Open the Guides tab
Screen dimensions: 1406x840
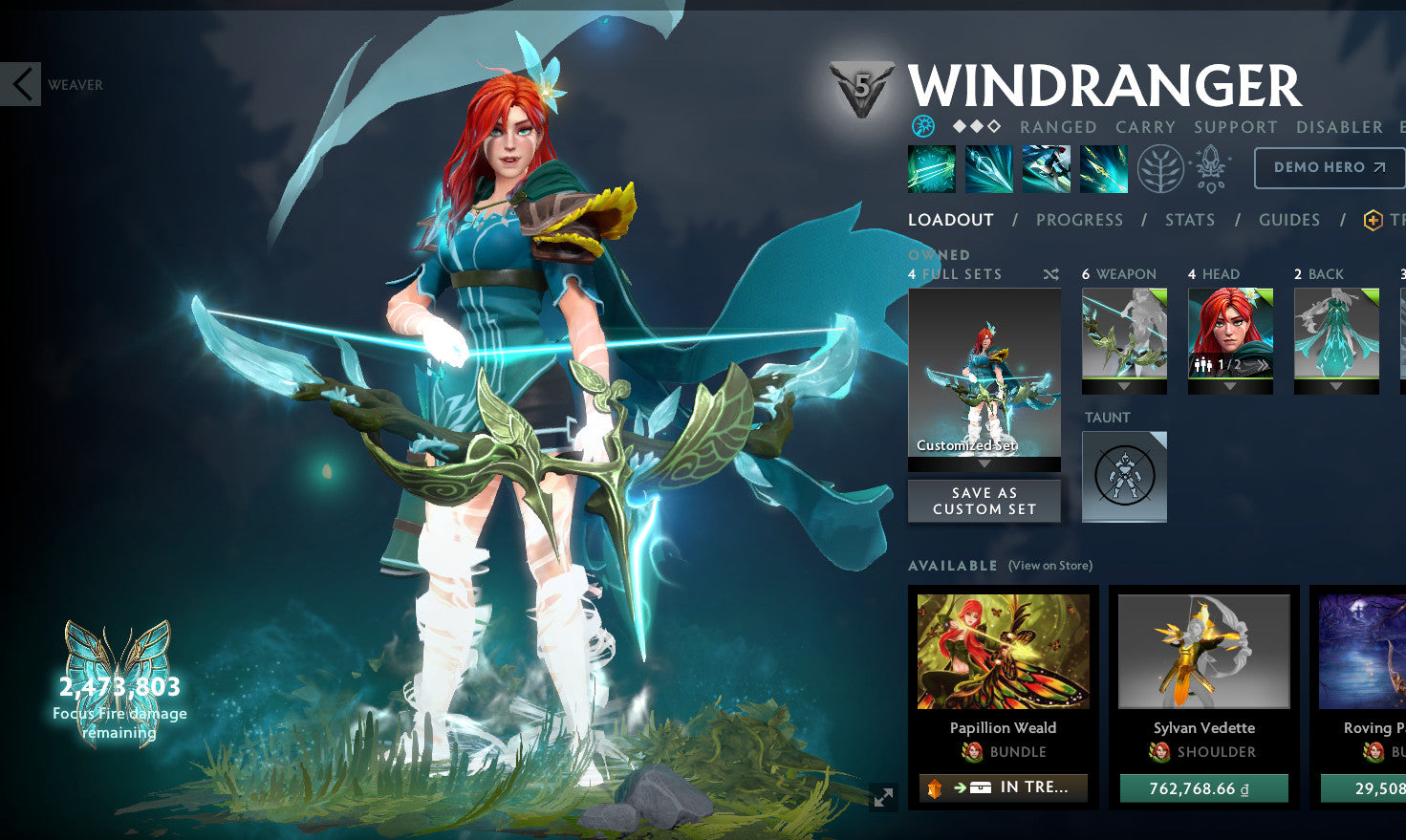[1288, 219]
